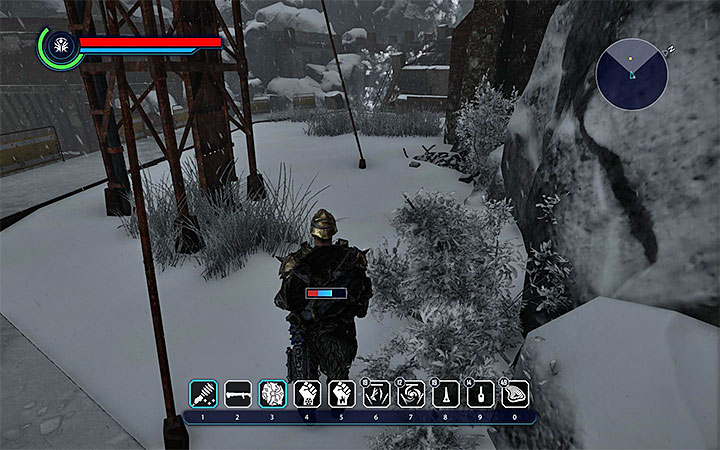Click the round character emblem beside the health bar
This screenshot has width=720, height=450.
(59, 46)
